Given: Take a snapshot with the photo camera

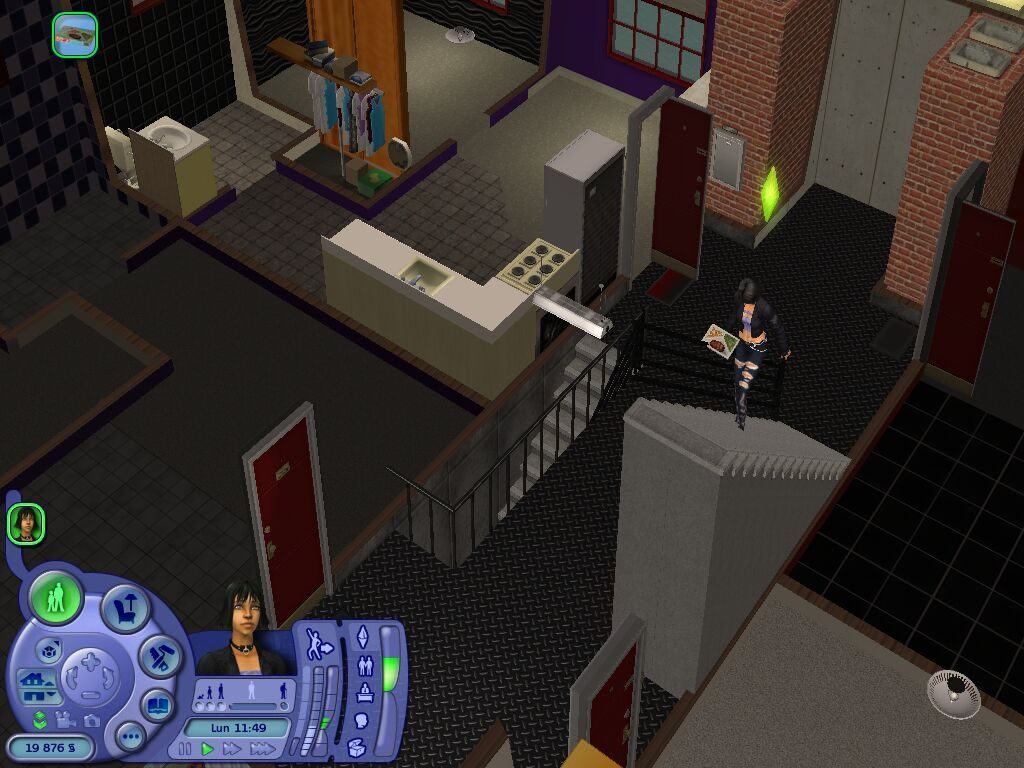Looking at the screenshot, I should pos(92,720).
